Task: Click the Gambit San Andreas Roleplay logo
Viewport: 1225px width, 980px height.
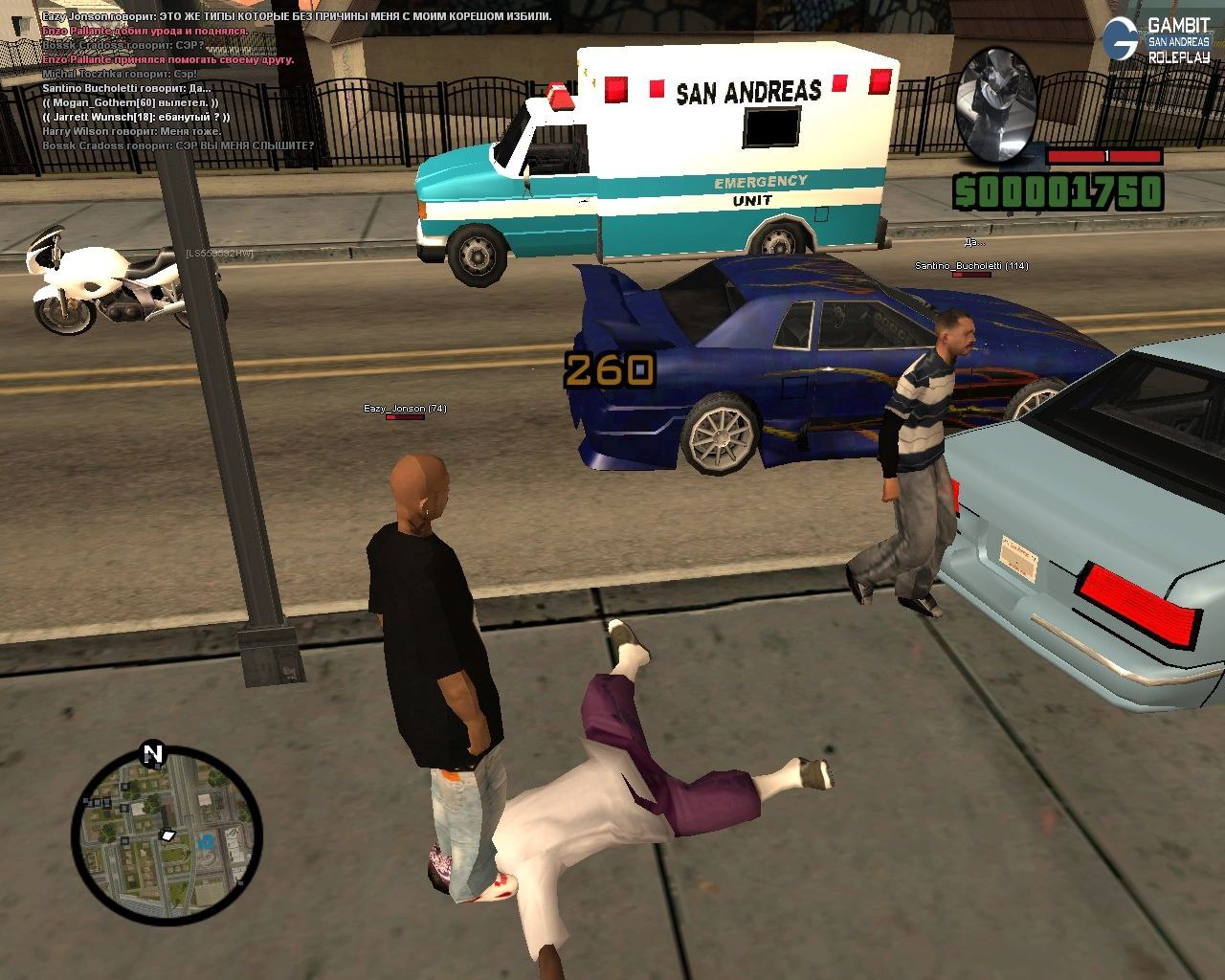Action: pyautogui.click(x=1156, y=39)
